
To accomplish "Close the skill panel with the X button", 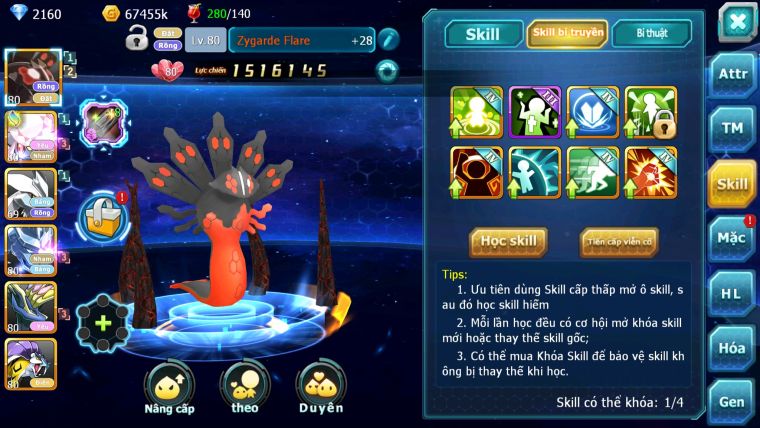I will [736, 22].
